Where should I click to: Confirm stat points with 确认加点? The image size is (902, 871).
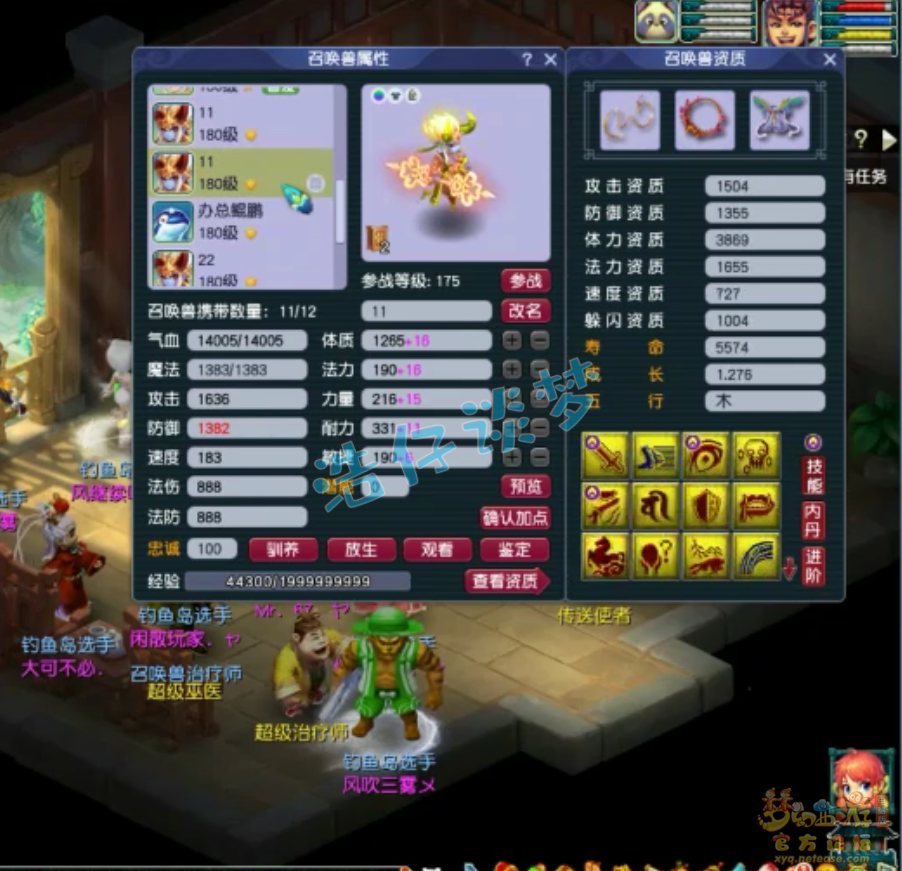(x=515, y=518)
